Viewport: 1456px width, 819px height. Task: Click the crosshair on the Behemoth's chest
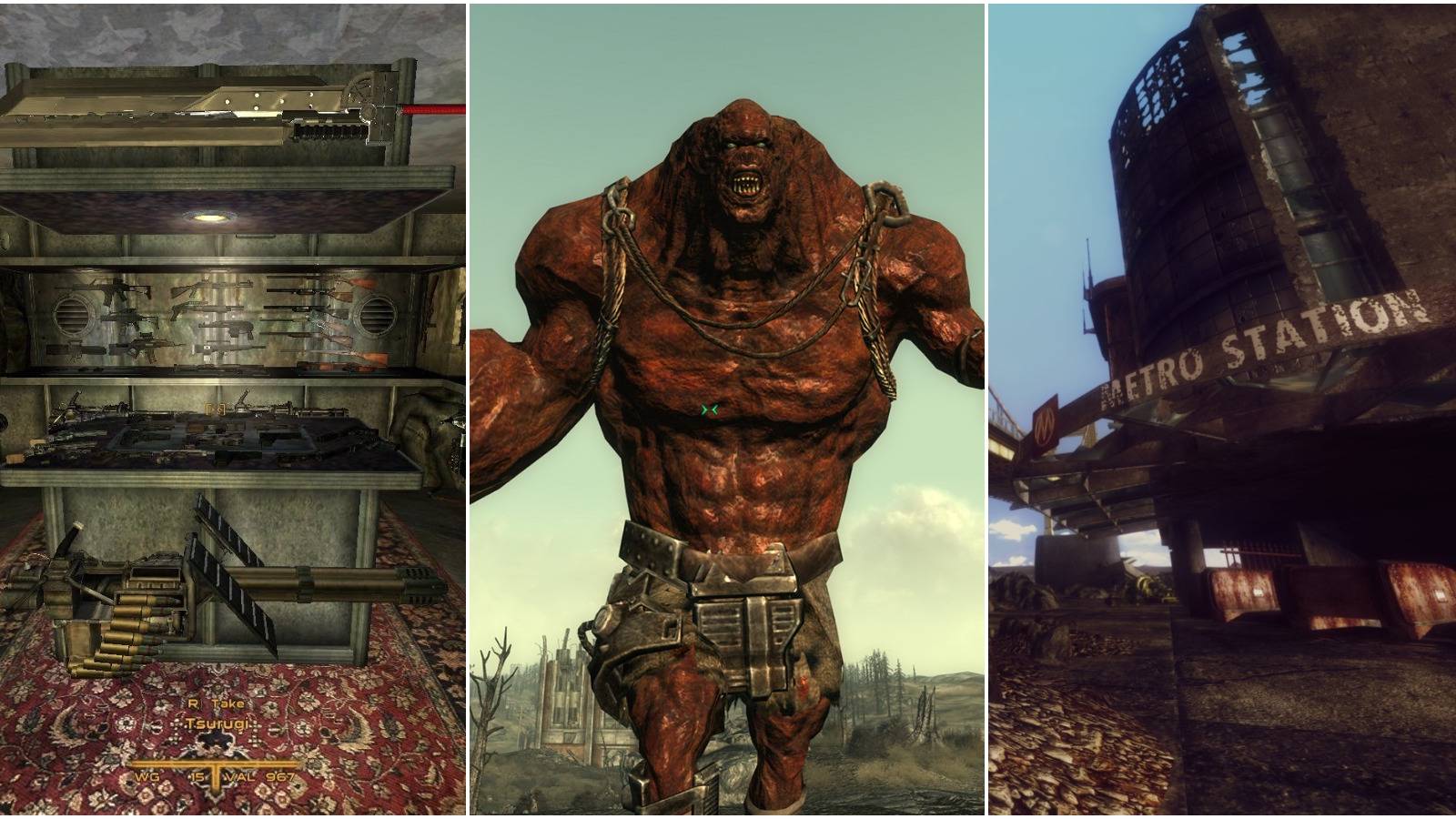pos(709,408)
